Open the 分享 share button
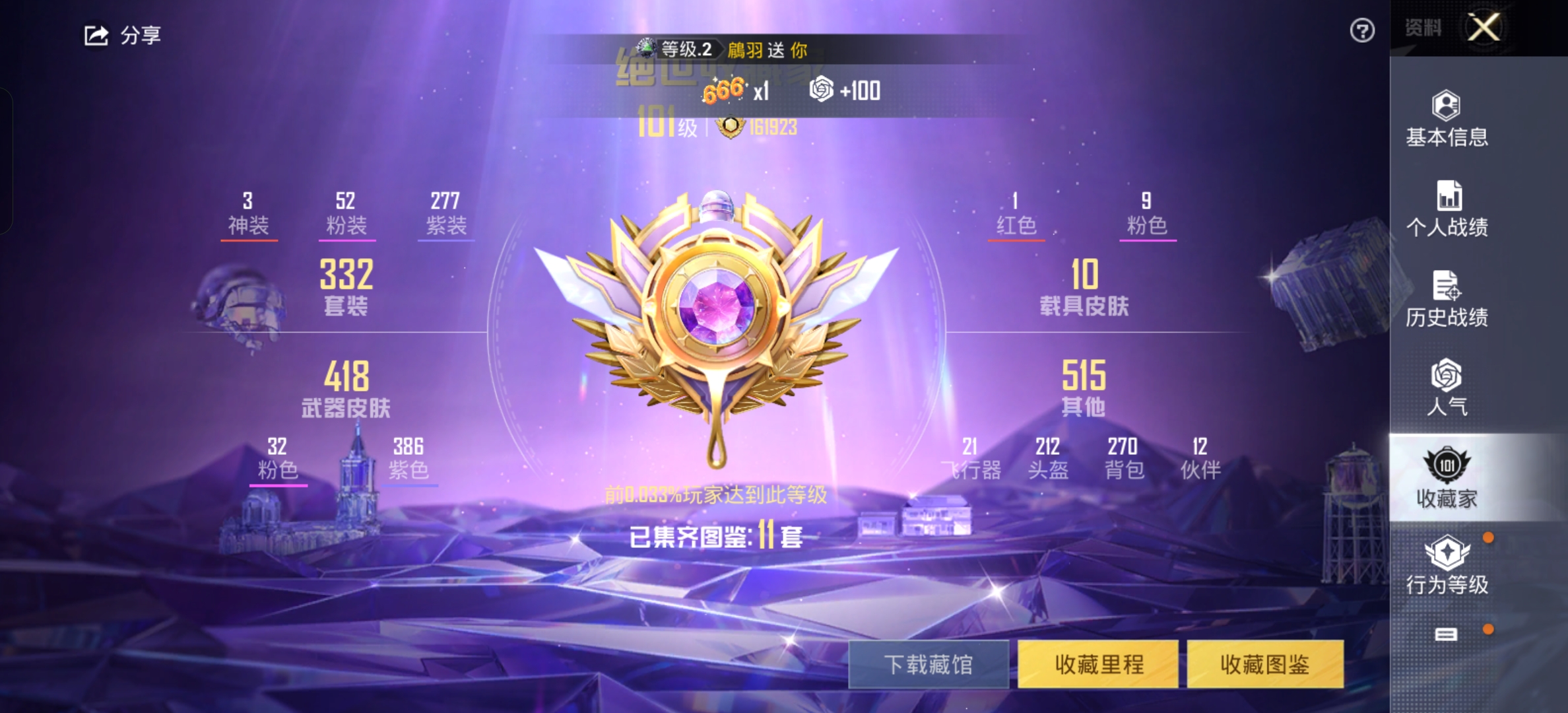Screen dimensions: 1568x713 (123, 35)
